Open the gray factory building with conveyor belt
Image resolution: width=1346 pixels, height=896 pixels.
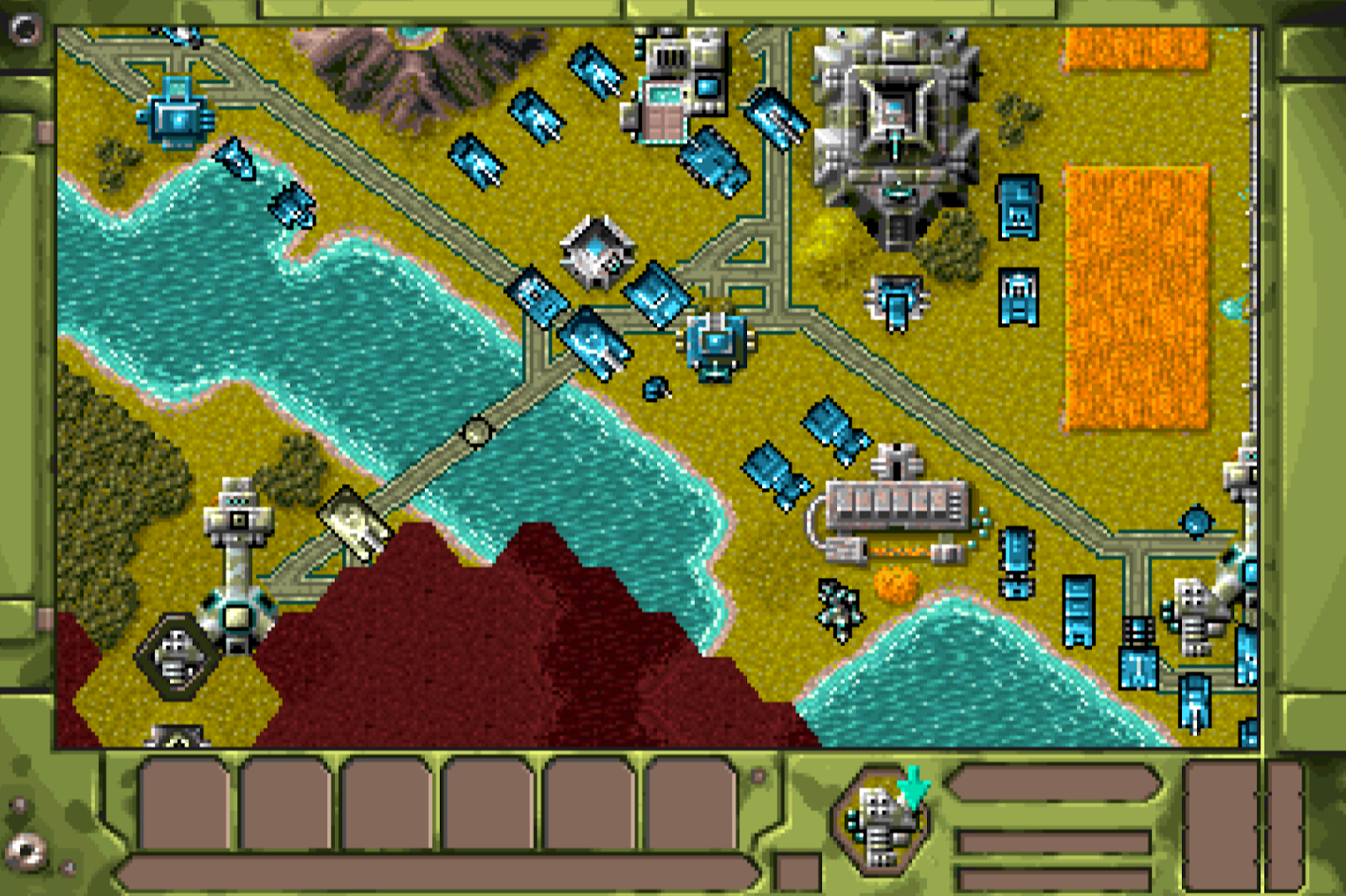pyautogui.click(x=896, y=505)
